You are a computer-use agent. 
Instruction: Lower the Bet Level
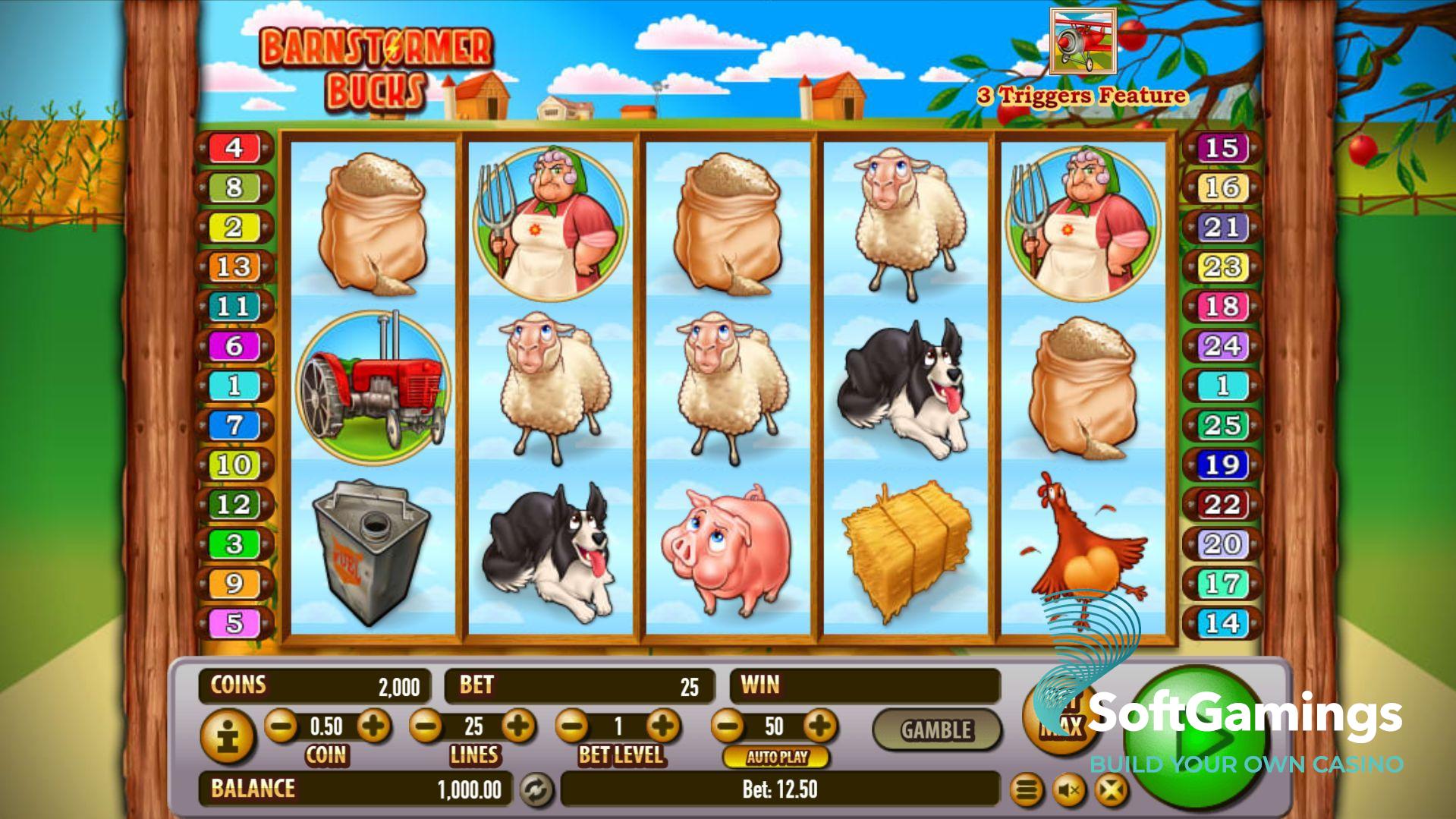(571, 726)
